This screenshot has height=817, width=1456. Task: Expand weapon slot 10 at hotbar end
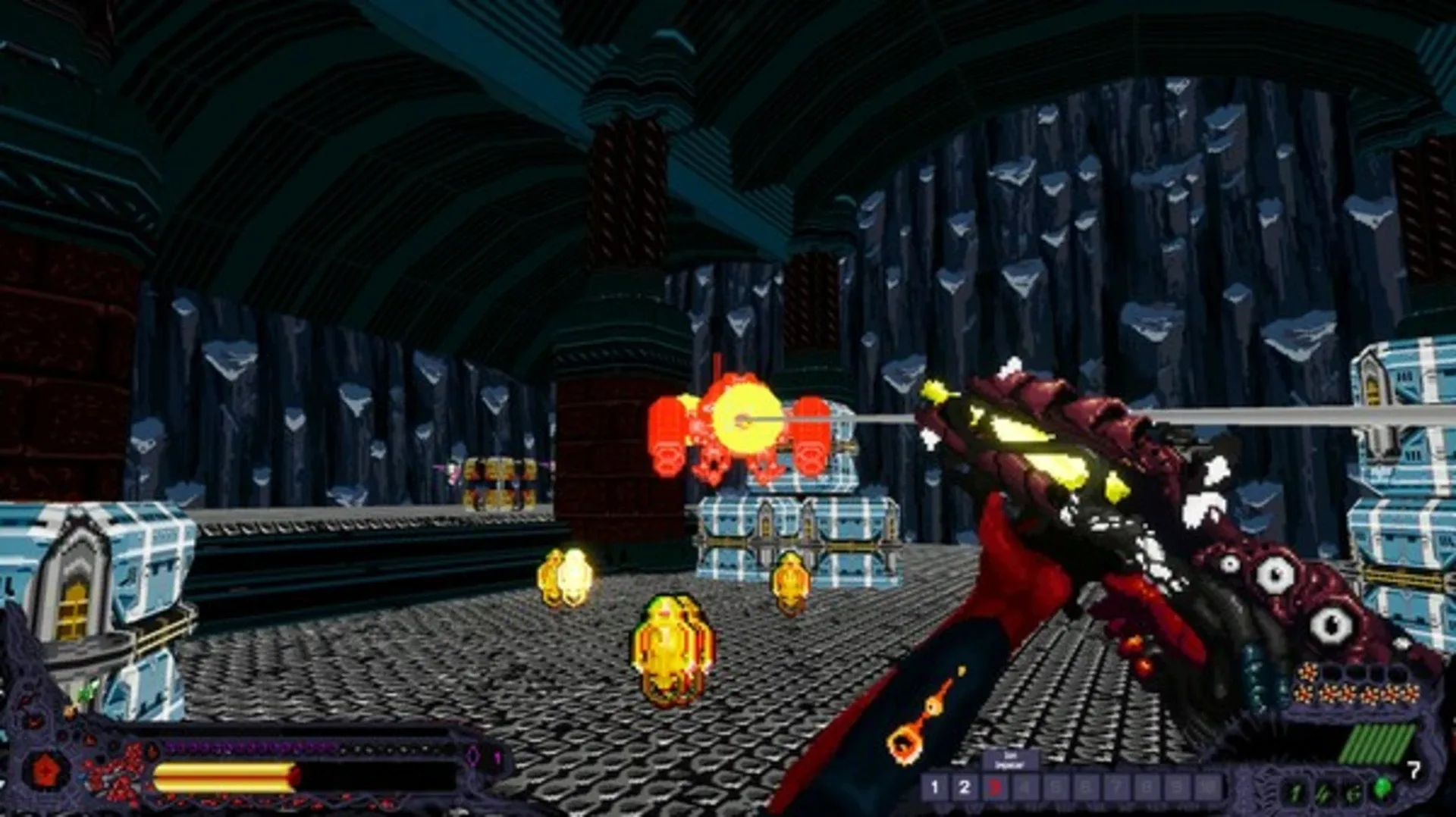pyautogui.click(x=1206, y=787)
